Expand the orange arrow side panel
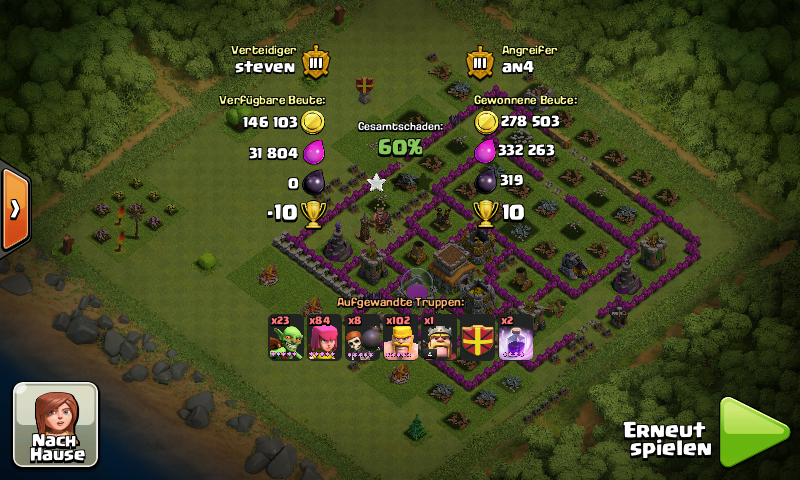800x480 pixels. pos(14,209)
